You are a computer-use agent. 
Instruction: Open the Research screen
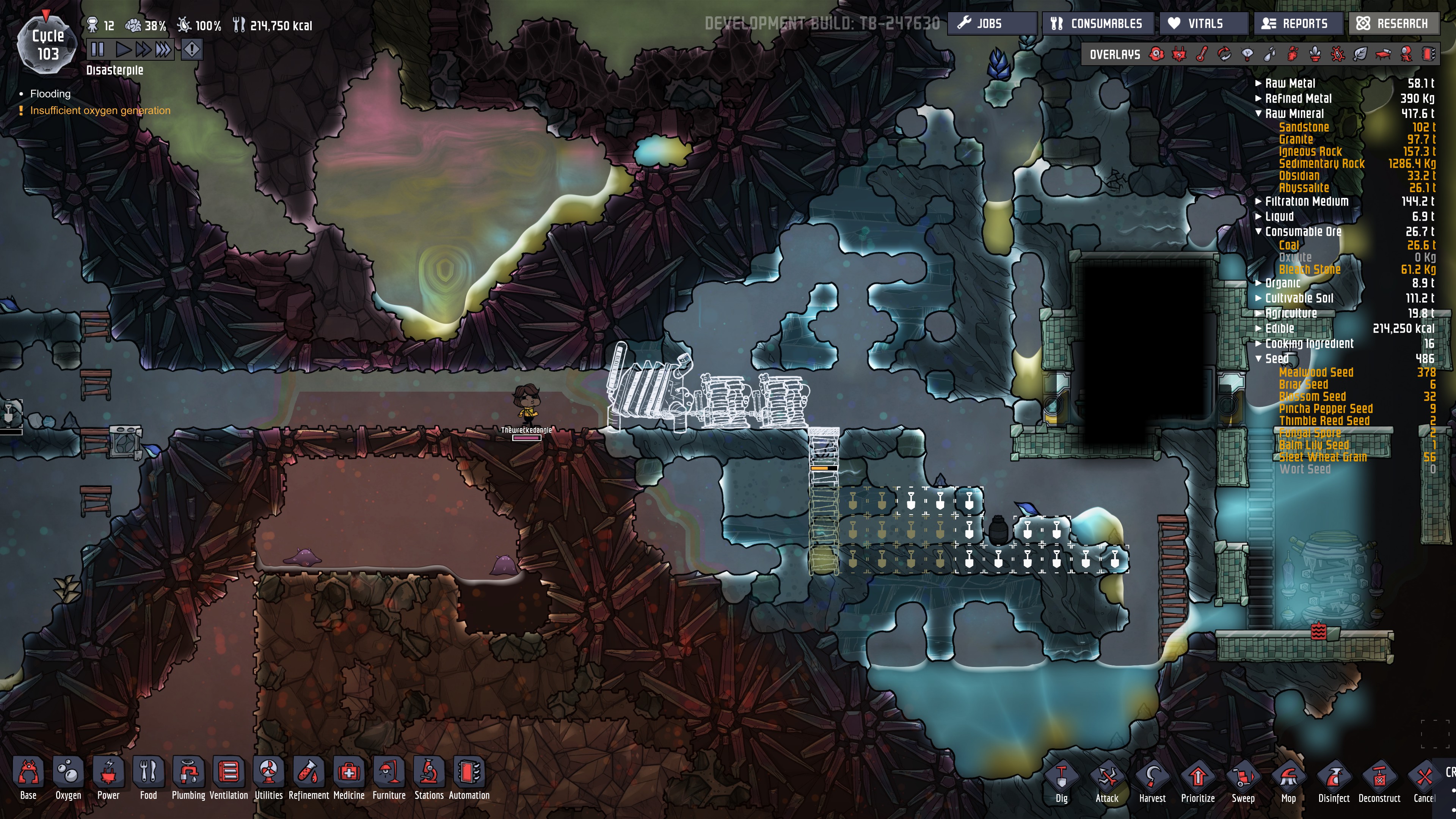1393,24
